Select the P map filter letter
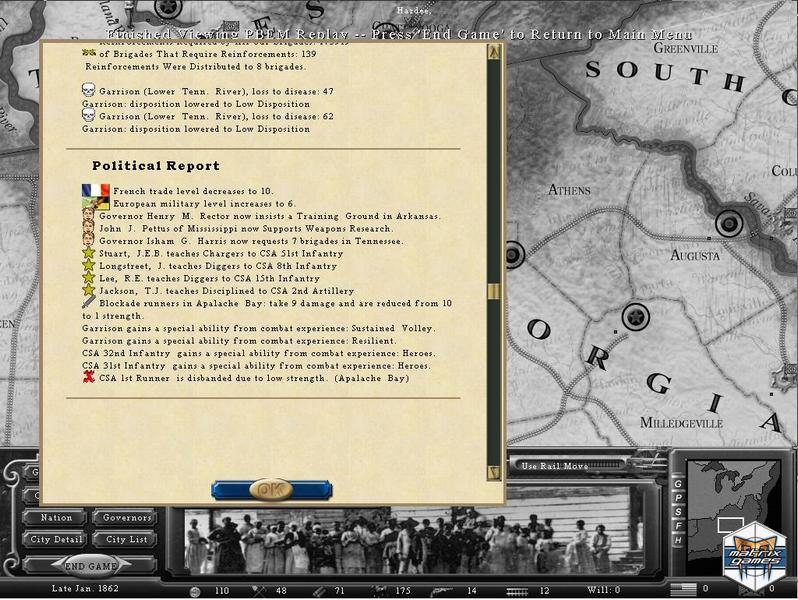This screenshot has width=798, height=600. tap(678, 498)
